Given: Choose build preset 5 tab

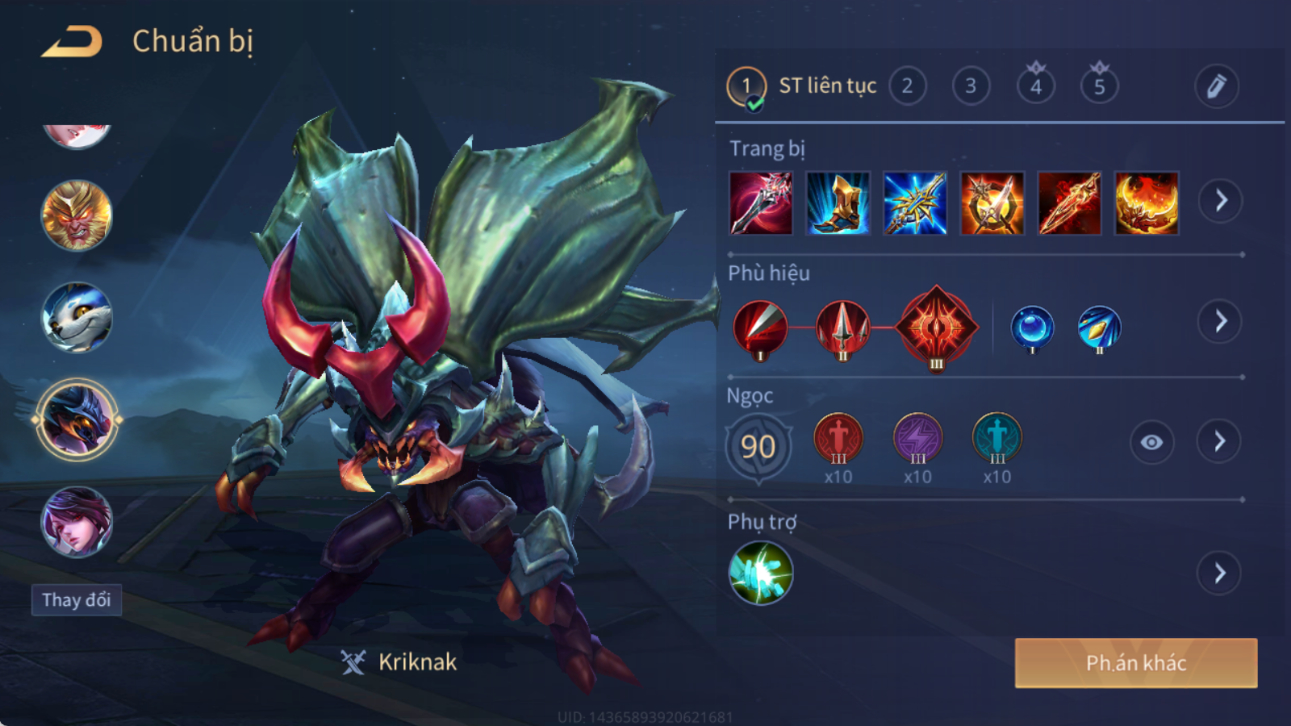Looking at the screenshot, I should (1099, 86).
